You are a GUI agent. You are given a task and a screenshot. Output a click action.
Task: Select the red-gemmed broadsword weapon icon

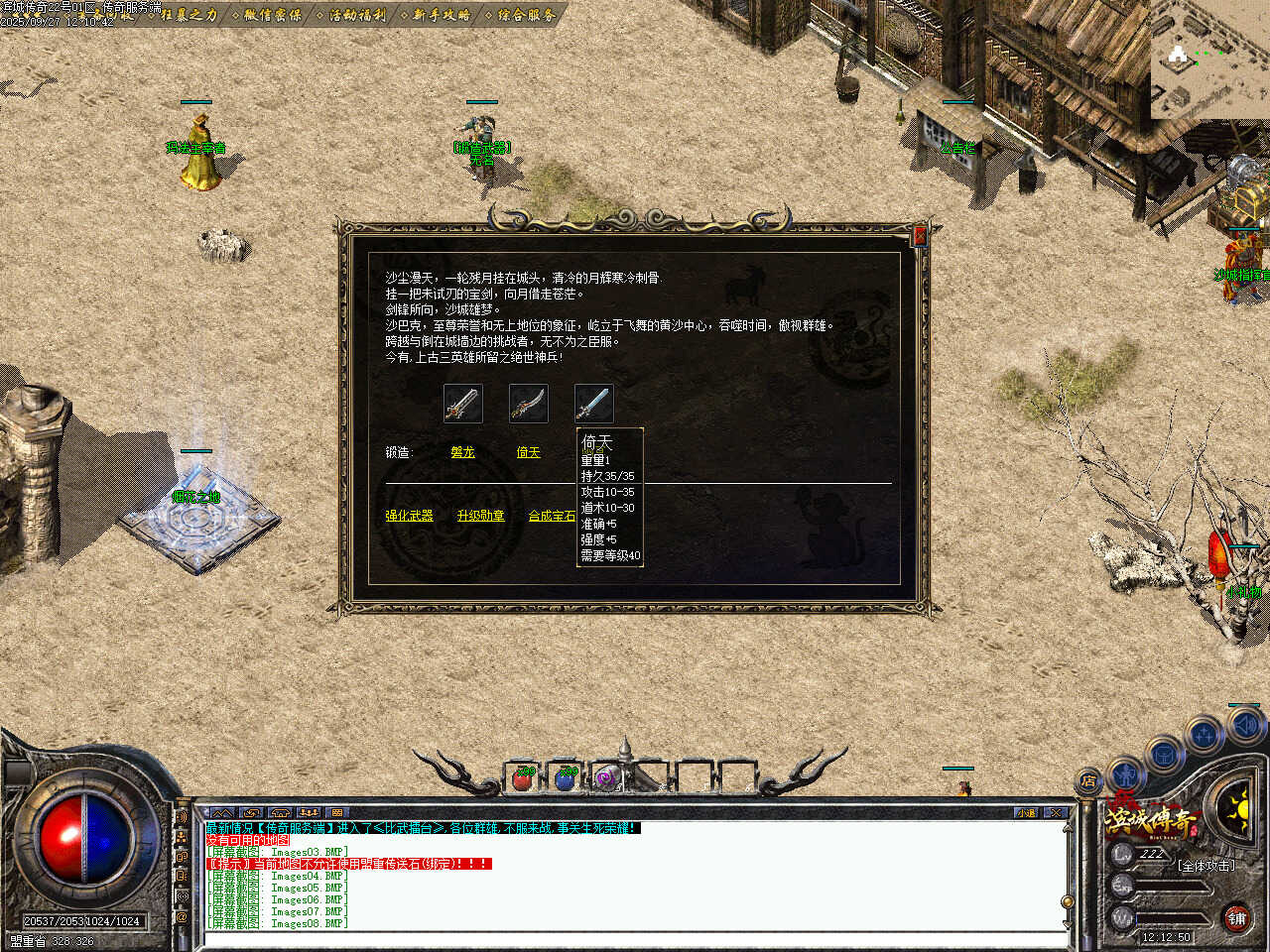click(463, 404)
